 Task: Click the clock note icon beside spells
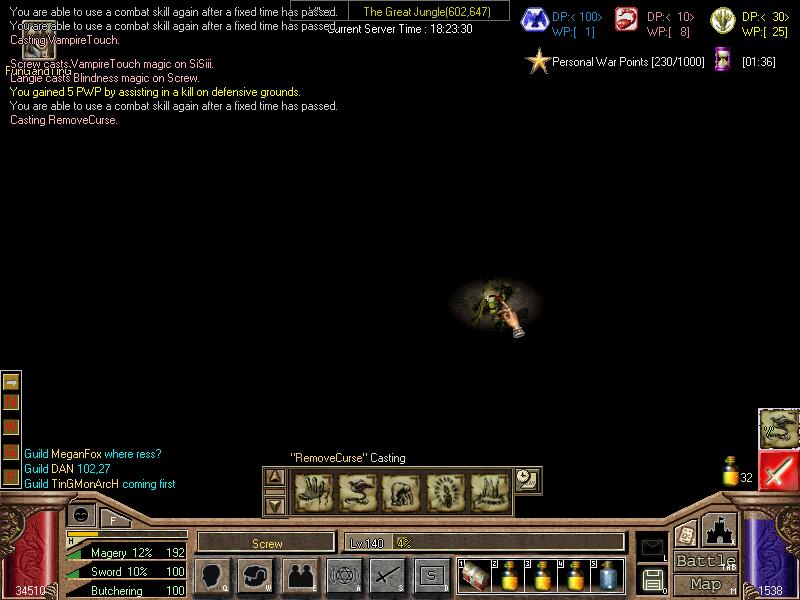tap(527, 480)
